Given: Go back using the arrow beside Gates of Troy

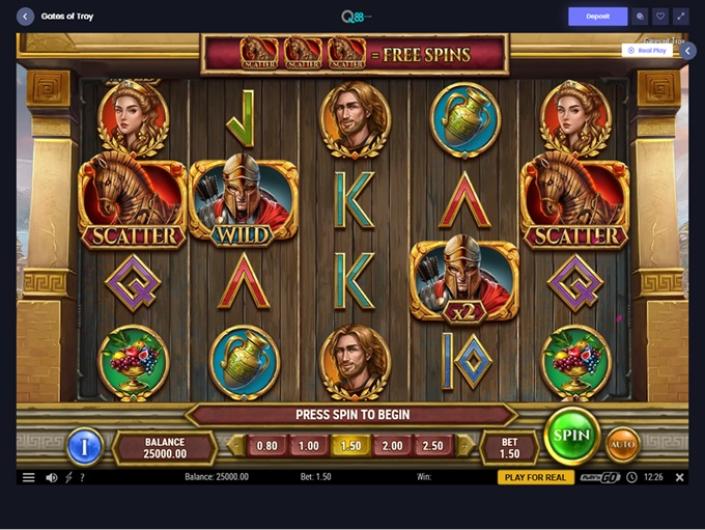Looking at the screenshot, I should pos(25,16).
